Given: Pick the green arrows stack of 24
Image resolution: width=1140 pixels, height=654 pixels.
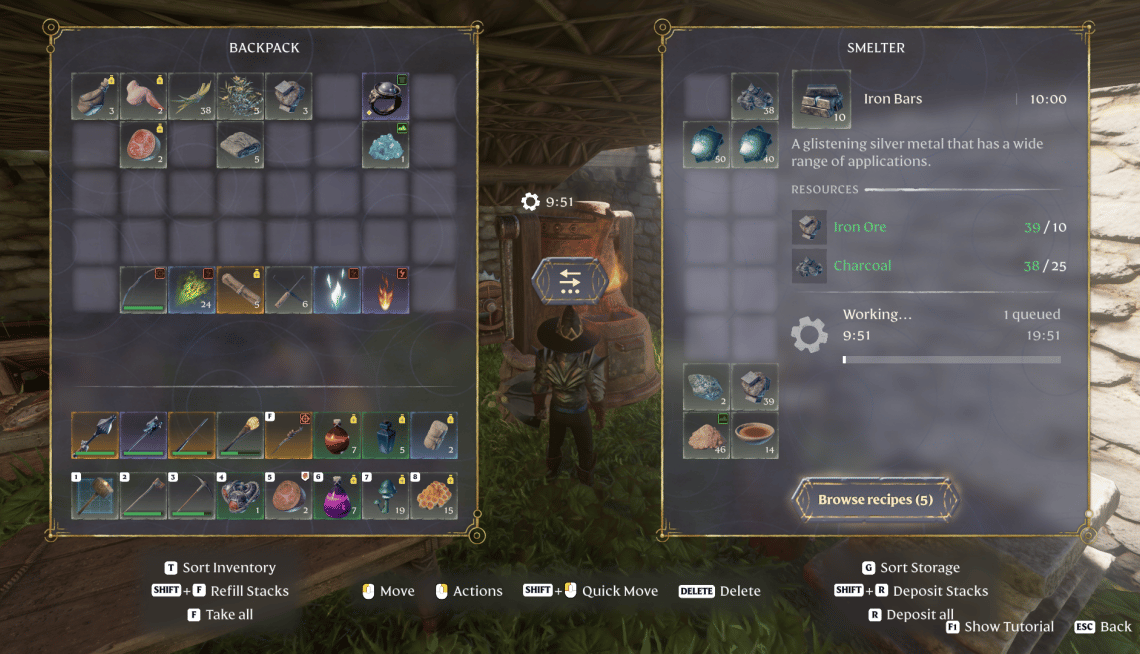Looking at the screenshot, I should pyautogui.click(x=192, y=290).
